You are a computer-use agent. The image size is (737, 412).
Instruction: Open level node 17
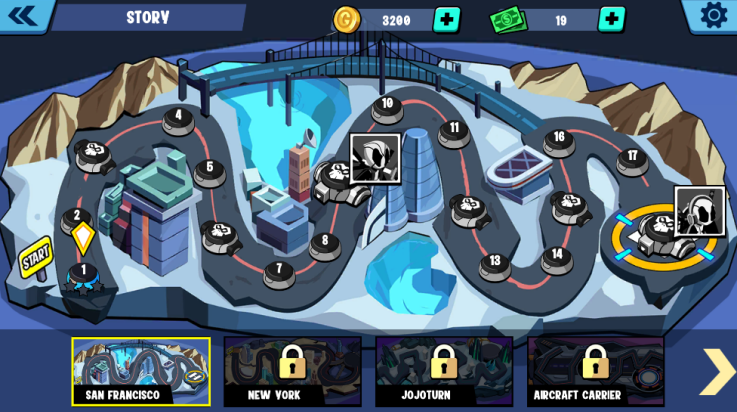[632, 158]
